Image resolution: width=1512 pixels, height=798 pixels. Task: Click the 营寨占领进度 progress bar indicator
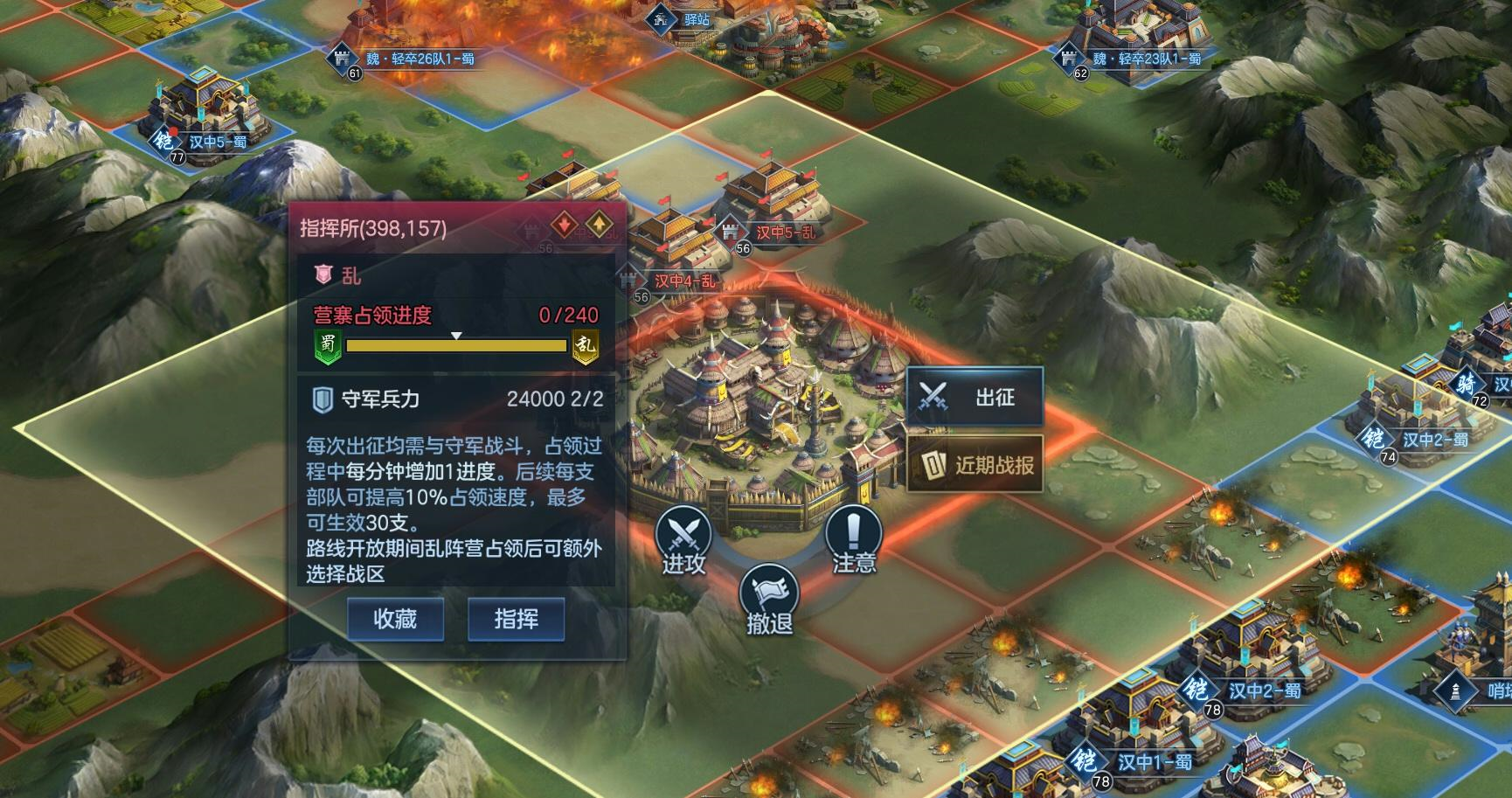pos(456,334)
